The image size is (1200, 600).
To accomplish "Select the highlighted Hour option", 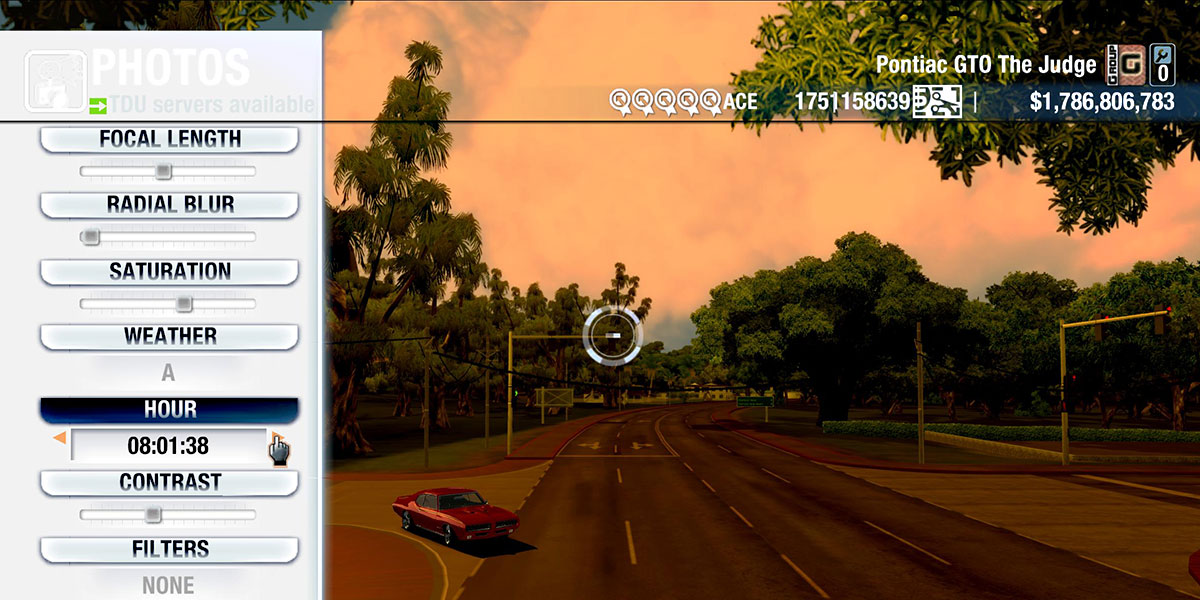I will 169,410.
